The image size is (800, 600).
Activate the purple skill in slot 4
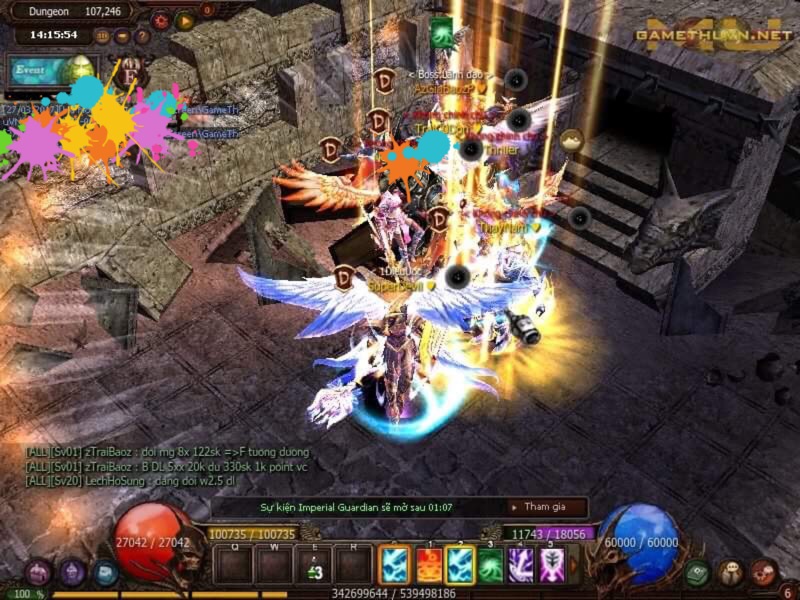click(x=521, y=566)
